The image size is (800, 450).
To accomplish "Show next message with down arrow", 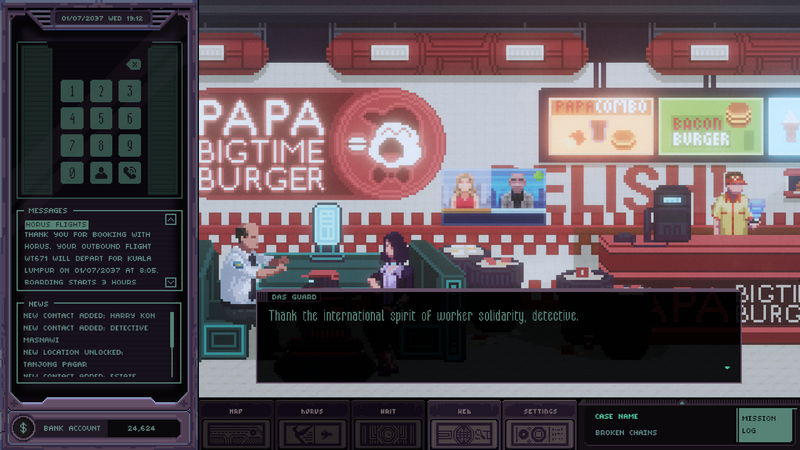I will 170,282.
